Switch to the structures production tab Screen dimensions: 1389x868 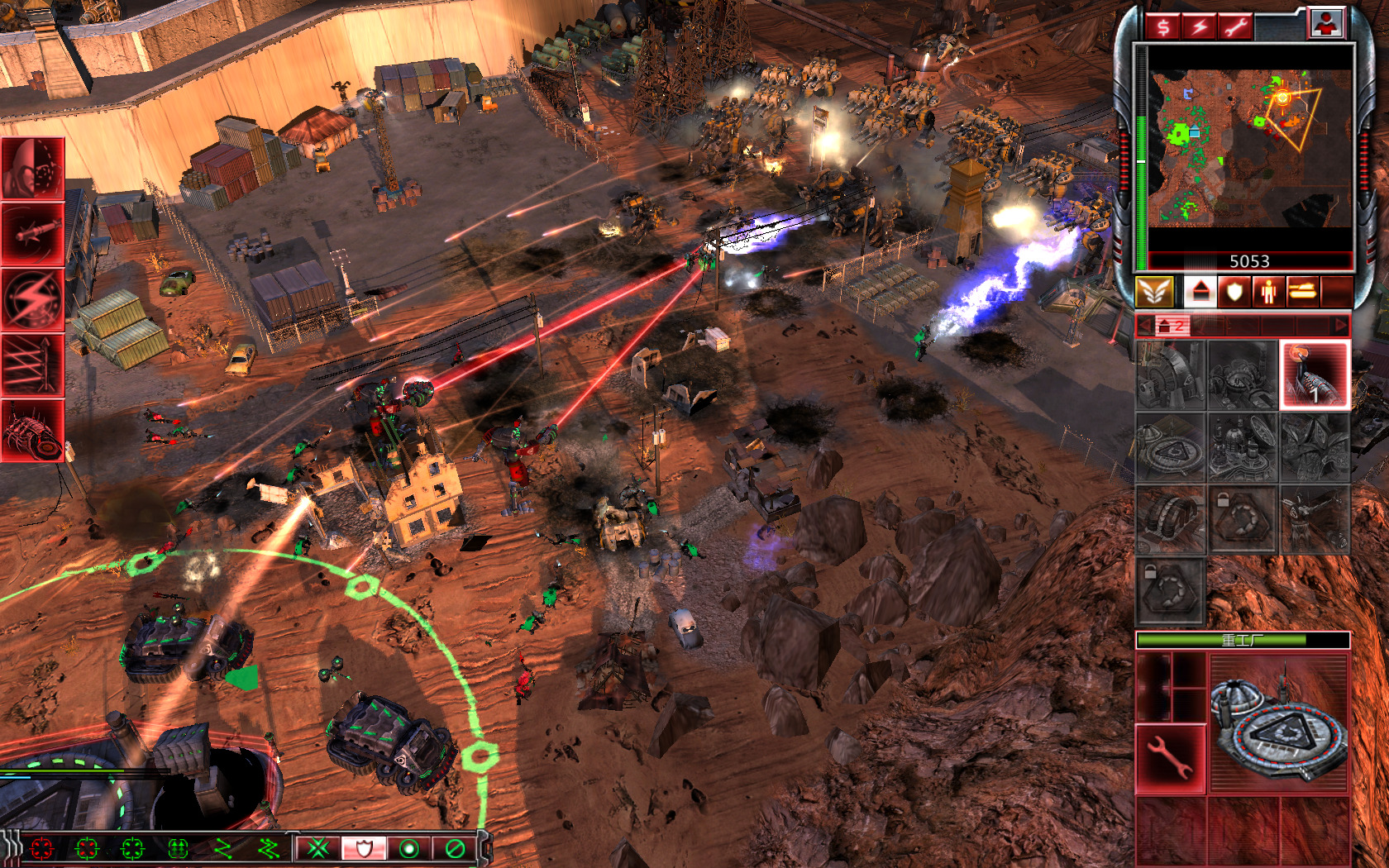pos(1200,292)
